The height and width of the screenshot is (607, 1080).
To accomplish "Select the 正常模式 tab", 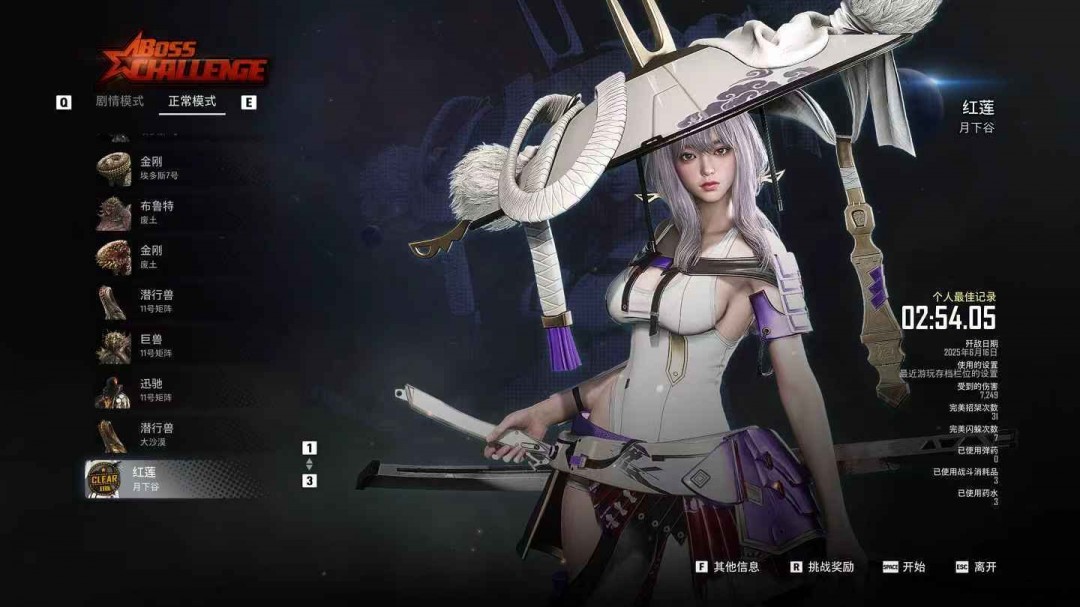I will 192,101.
